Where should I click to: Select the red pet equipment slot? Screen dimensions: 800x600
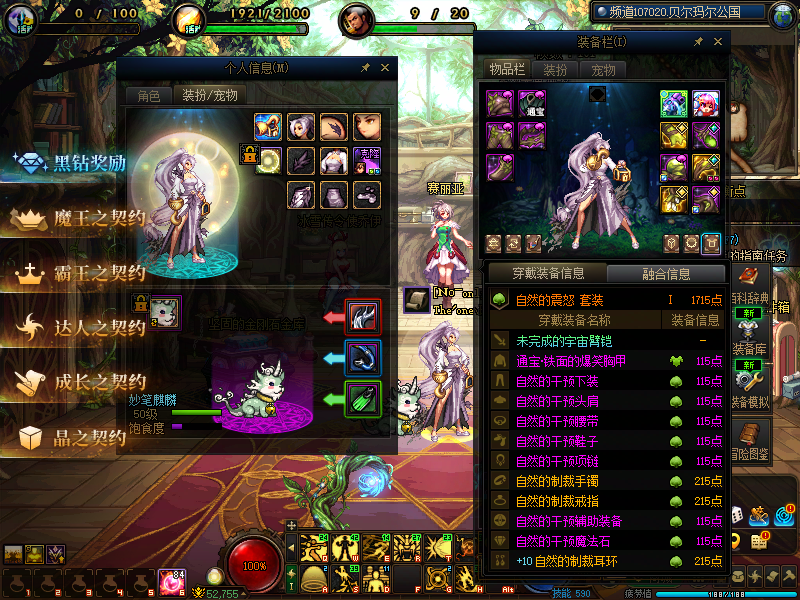362,317
